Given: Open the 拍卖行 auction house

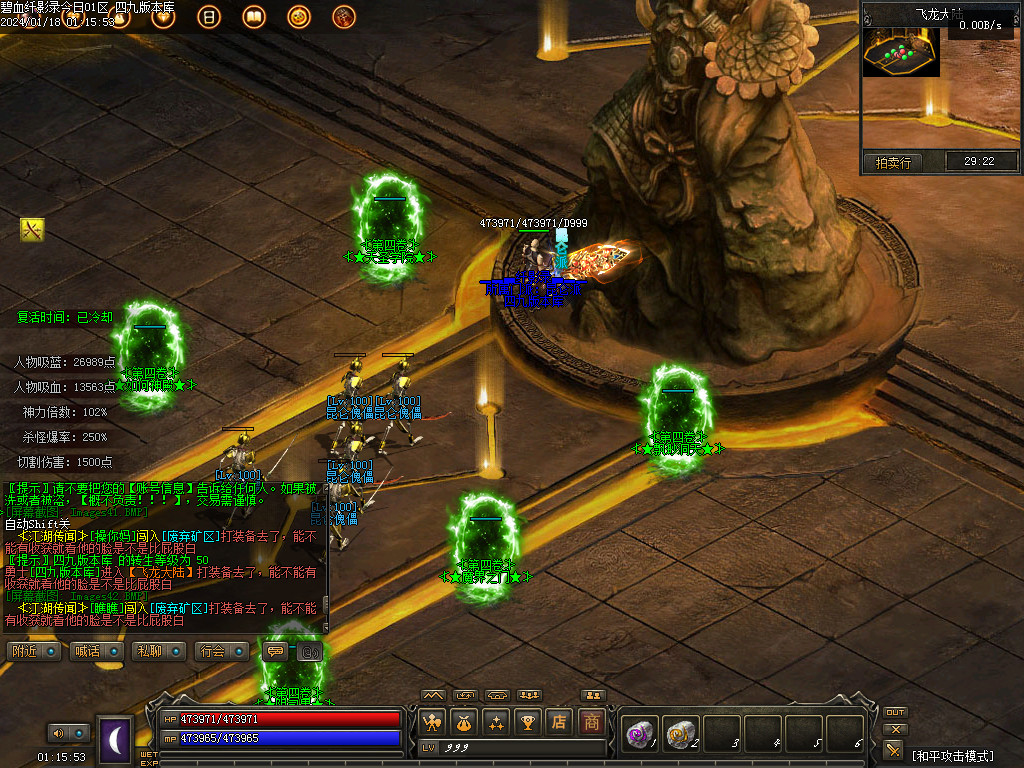Looking at the screenshot, I should coord(893,162).
